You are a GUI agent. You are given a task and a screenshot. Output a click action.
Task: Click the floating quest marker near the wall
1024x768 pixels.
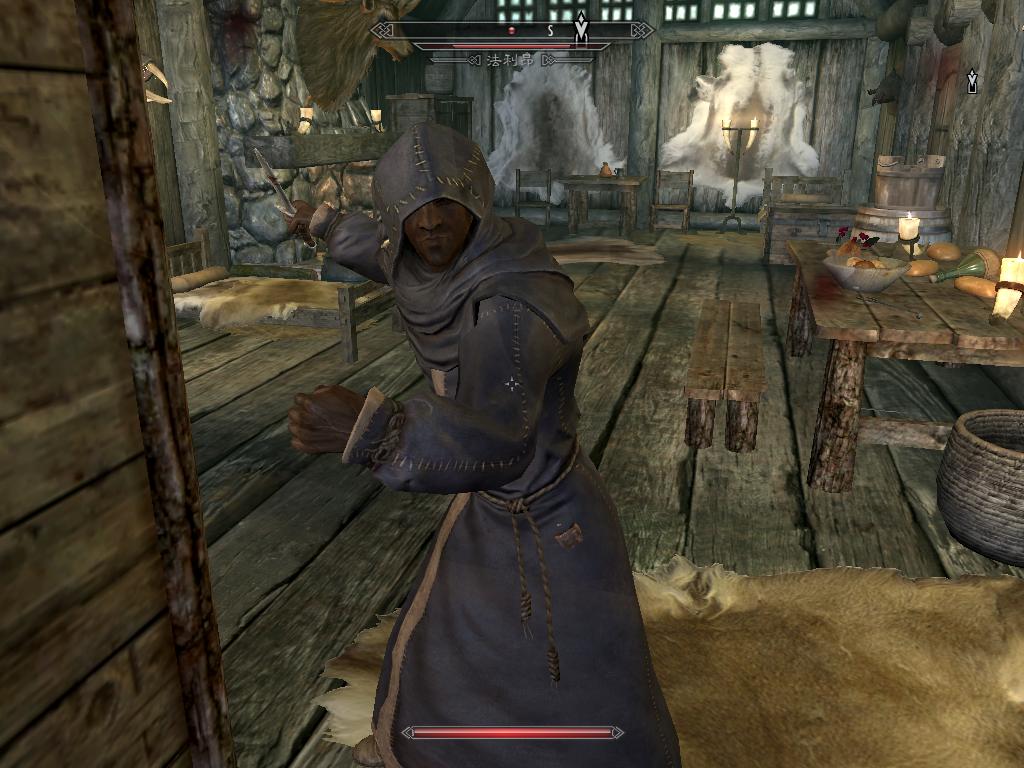point(972,81)
